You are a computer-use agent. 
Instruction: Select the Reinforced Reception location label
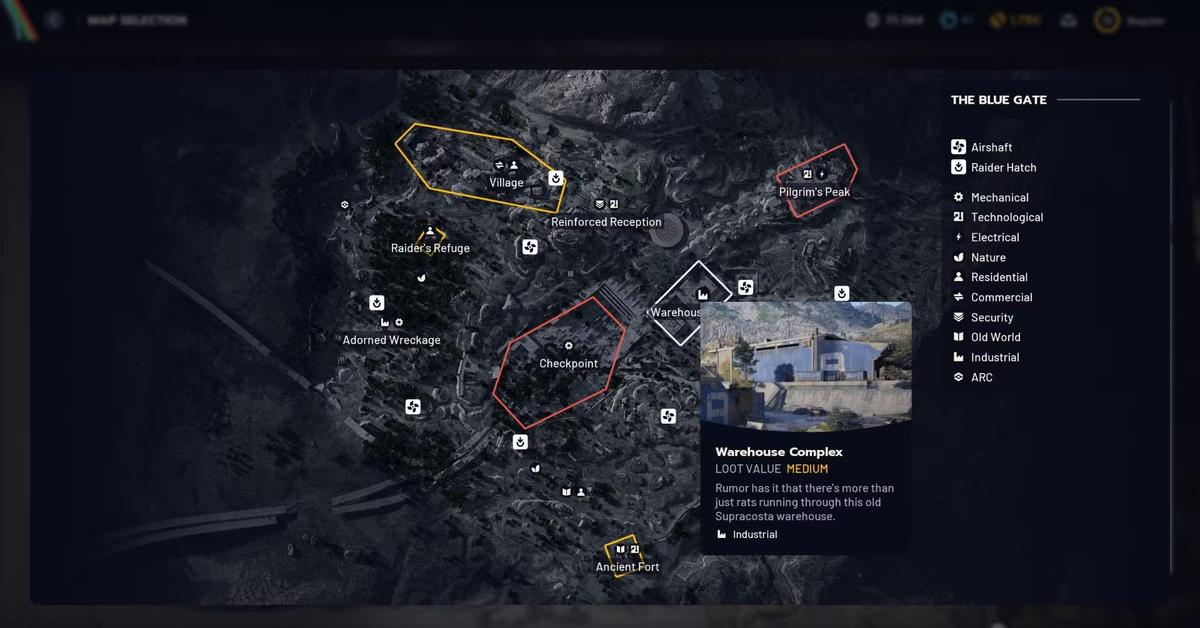[x=606, y=222]
